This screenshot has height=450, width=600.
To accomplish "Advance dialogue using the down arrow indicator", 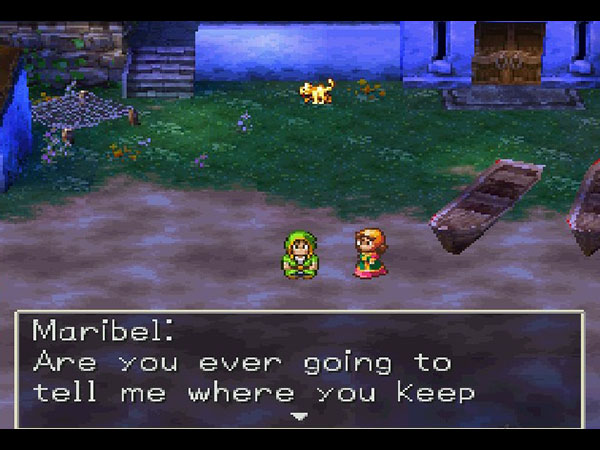I will pyautogui.click(x=299, y=416).
